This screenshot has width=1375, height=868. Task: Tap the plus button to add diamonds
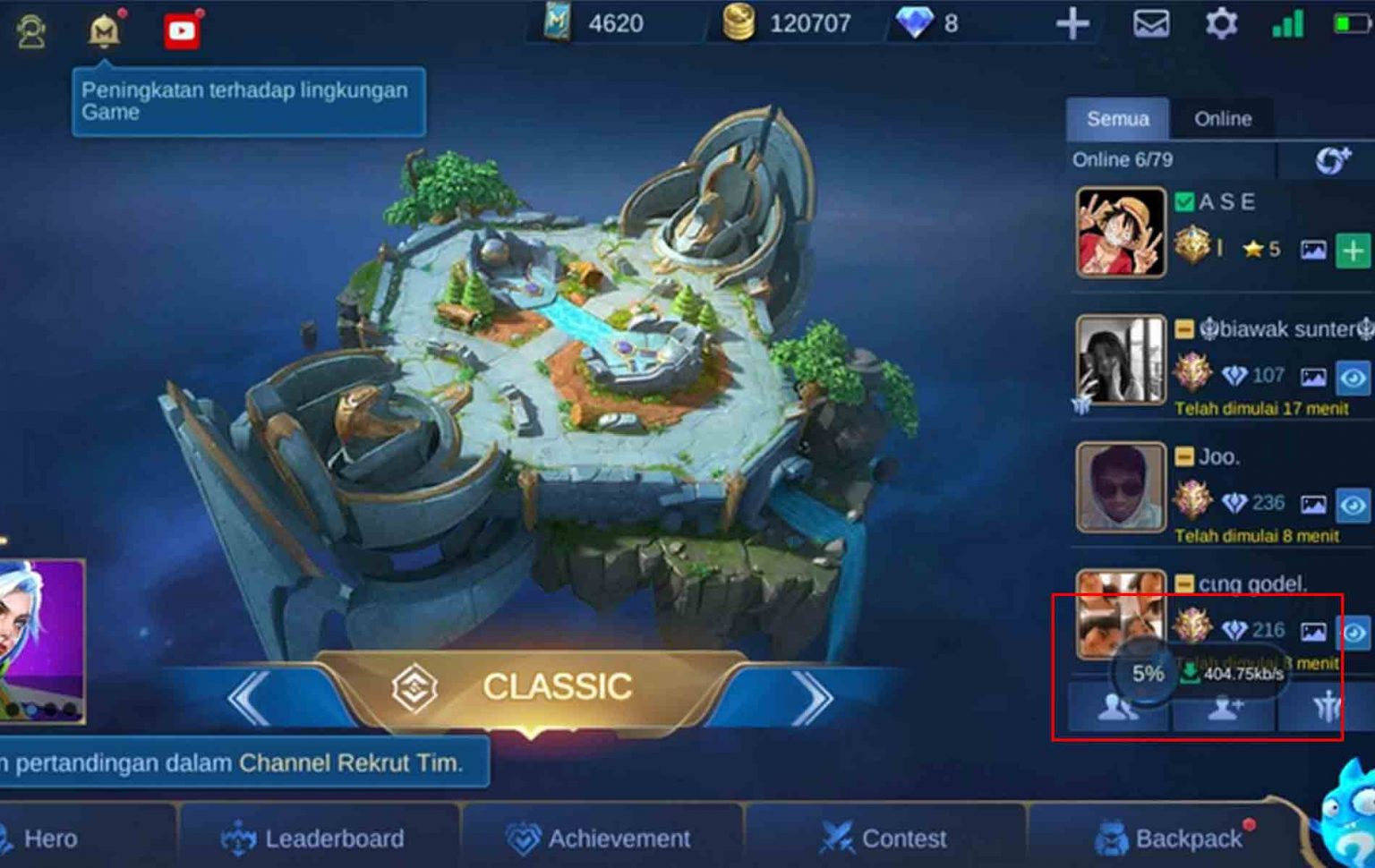(x=1072, y=24)
